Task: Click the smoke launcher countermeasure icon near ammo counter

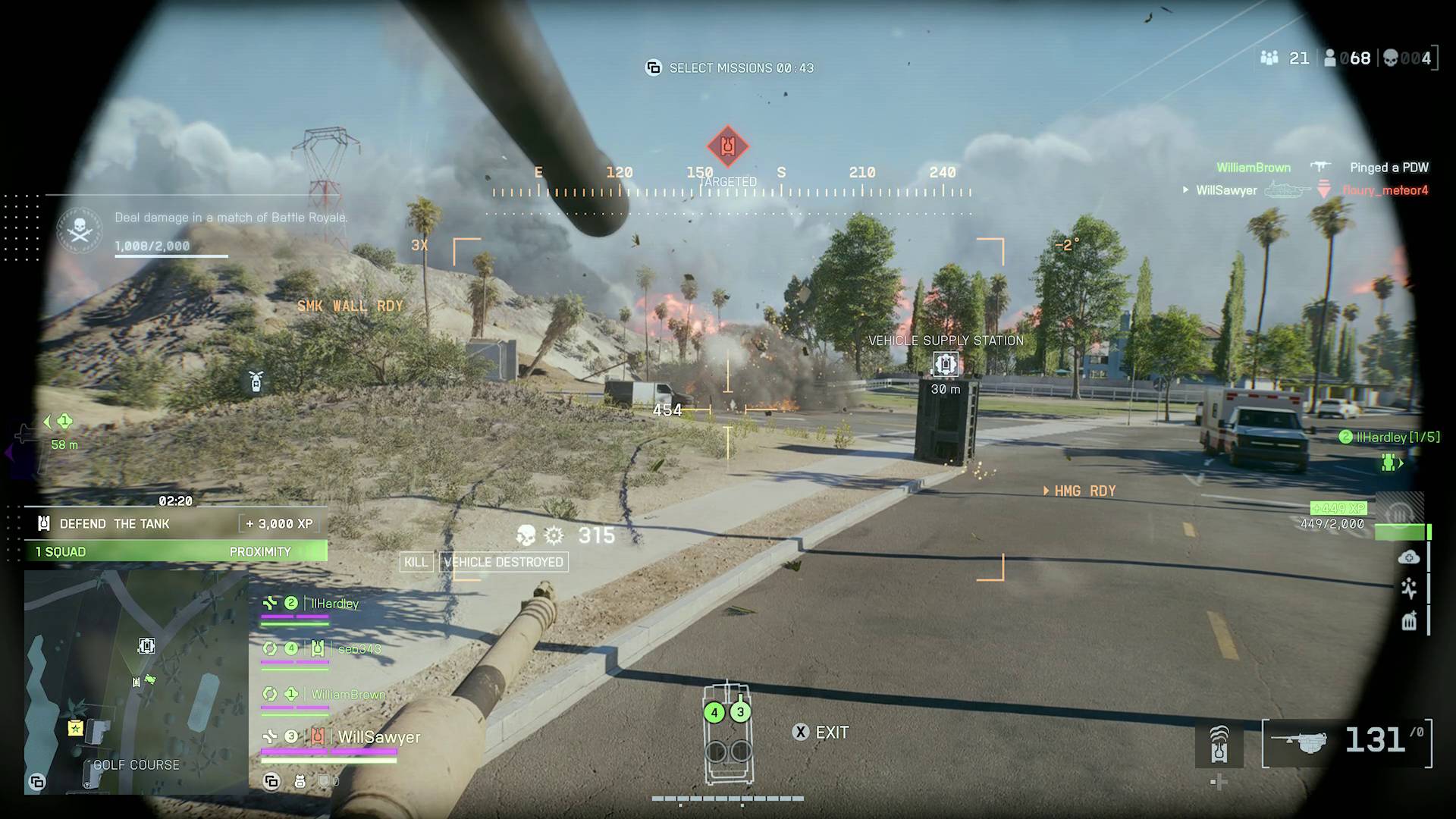Action: pyautogui.click(x=1219, y=744)
